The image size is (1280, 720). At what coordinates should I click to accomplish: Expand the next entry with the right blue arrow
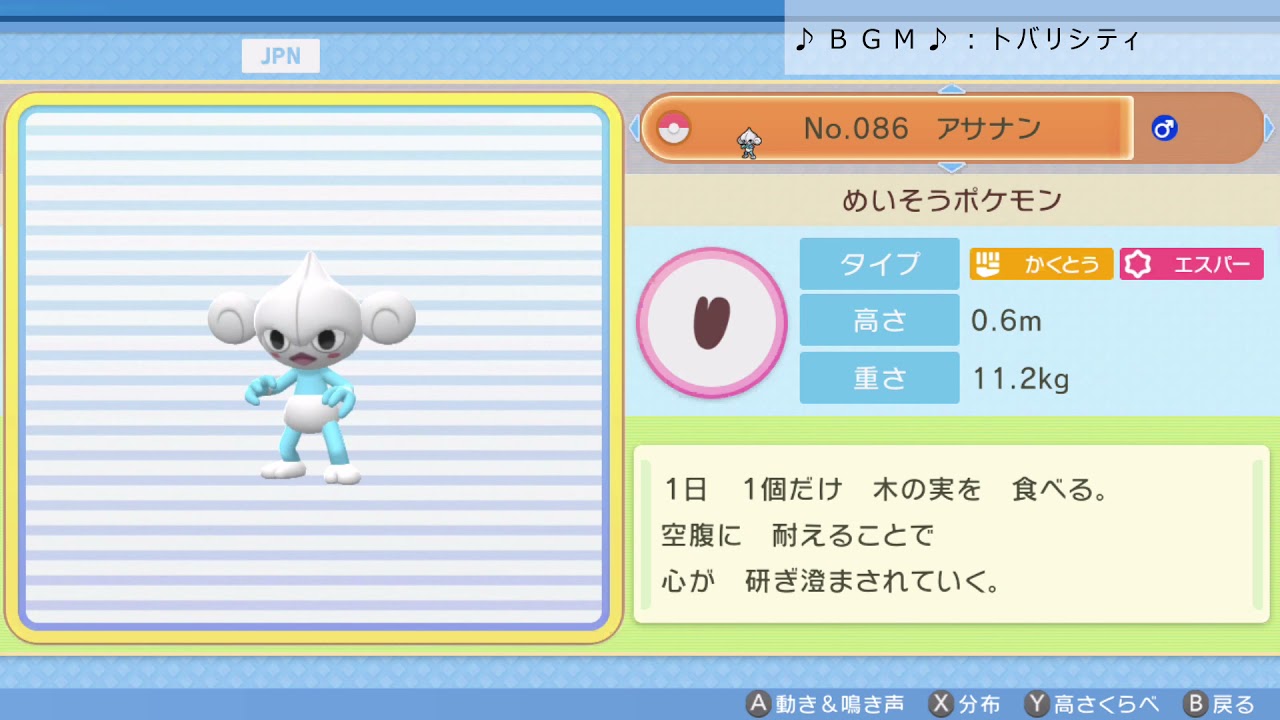1268,128
